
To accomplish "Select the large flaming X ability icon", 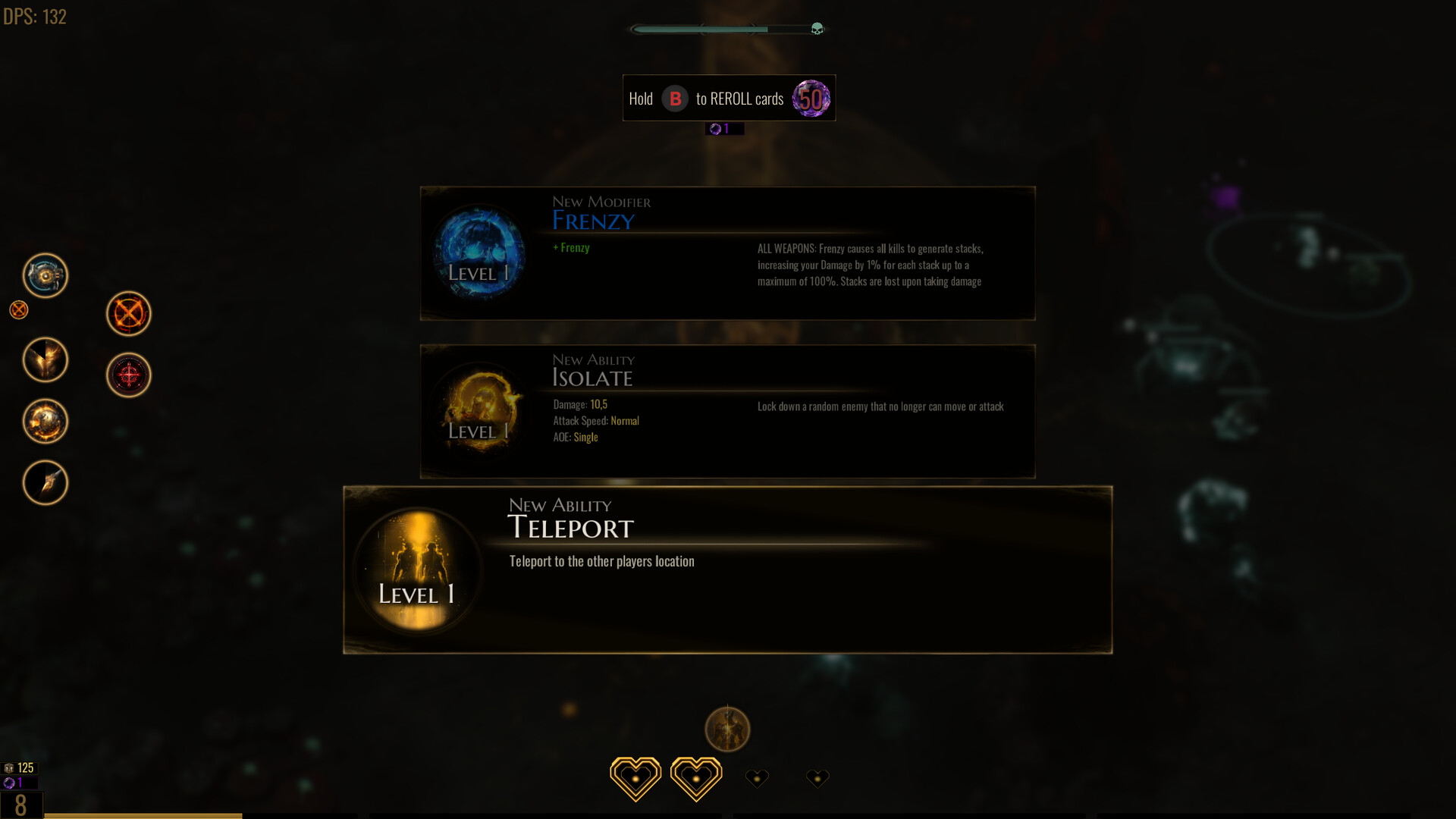I will tap(129, 313).
